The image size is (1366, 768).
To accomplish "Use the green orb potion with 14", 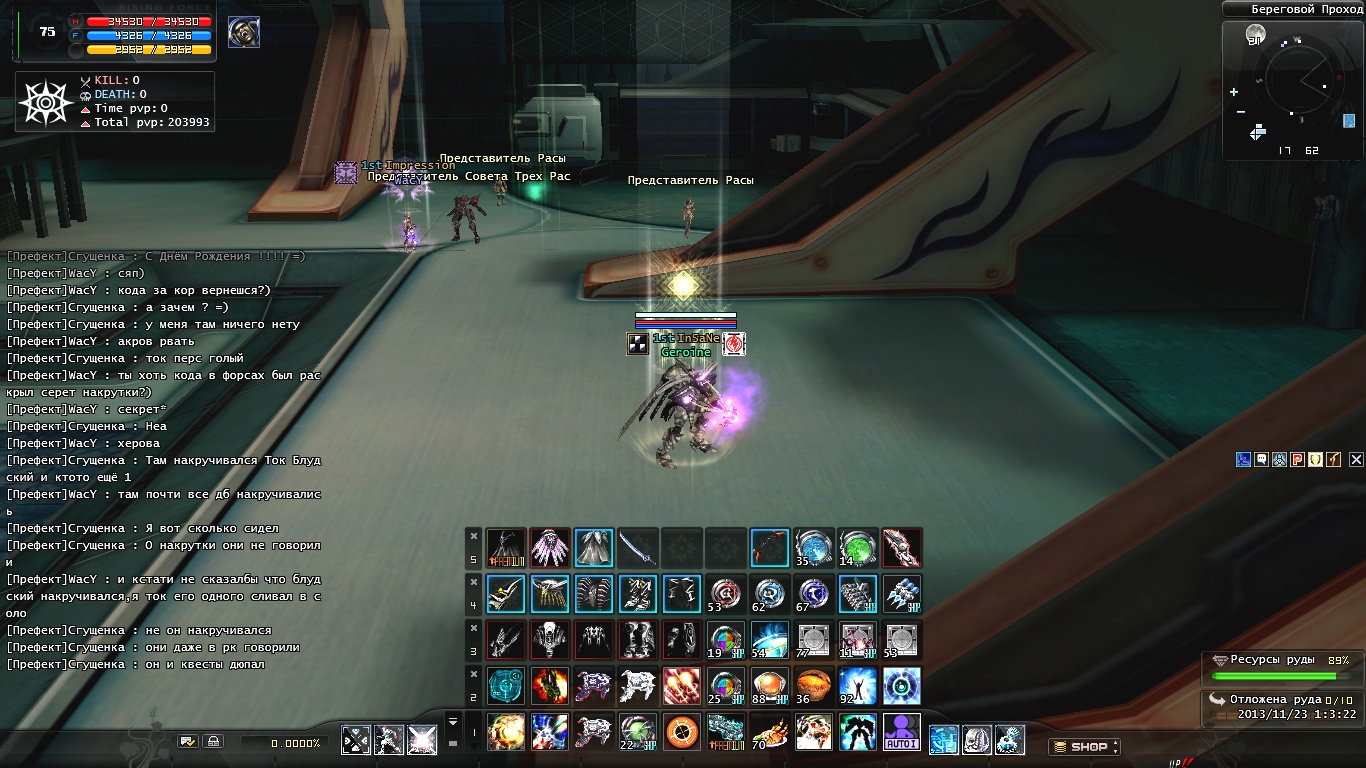I will click(857, 548).
